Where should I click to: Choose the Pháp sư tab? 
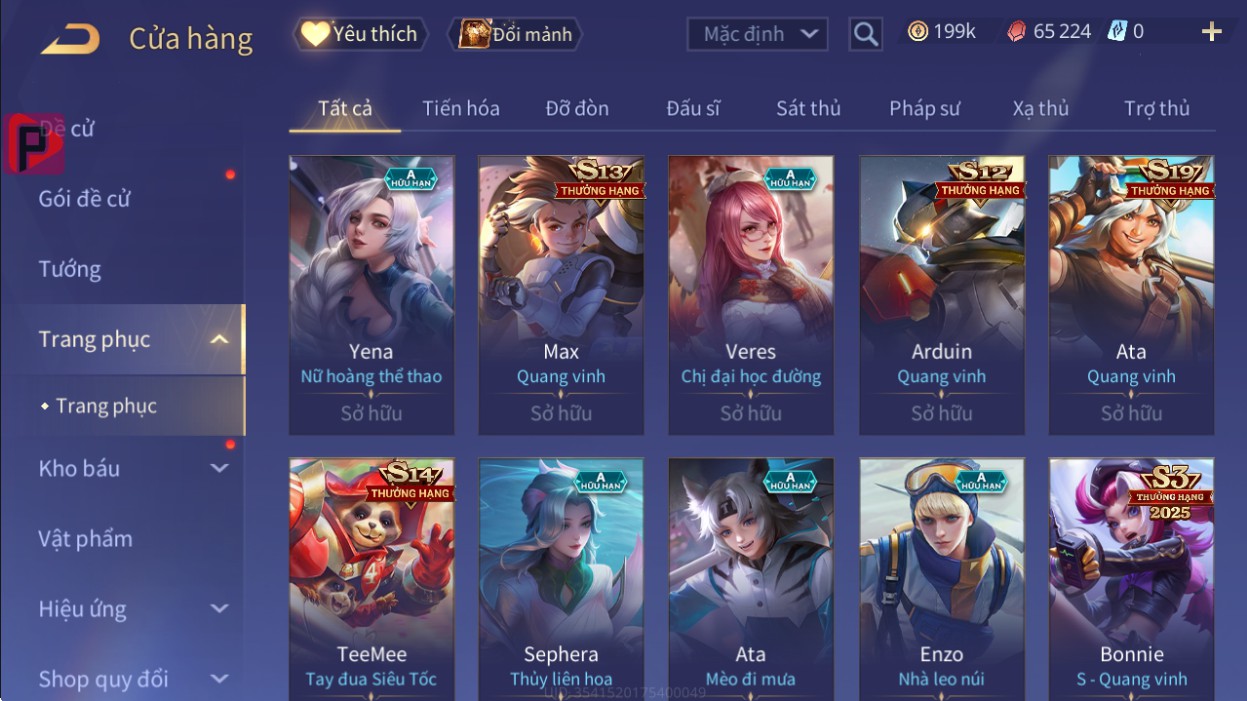[x=924, y=108]
